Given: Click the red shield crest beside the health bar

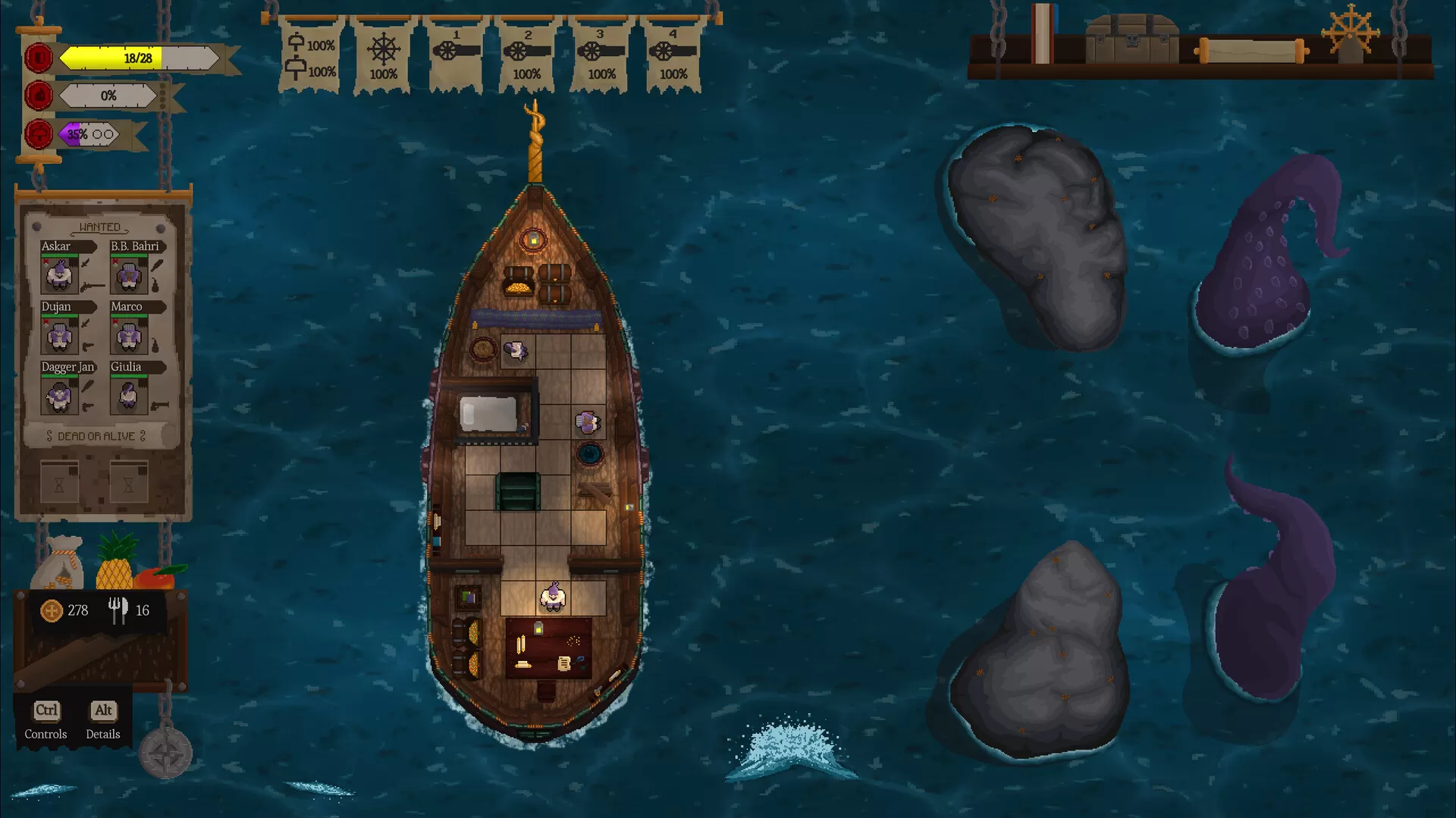Looking at the screenshot, I should [38, 57].
